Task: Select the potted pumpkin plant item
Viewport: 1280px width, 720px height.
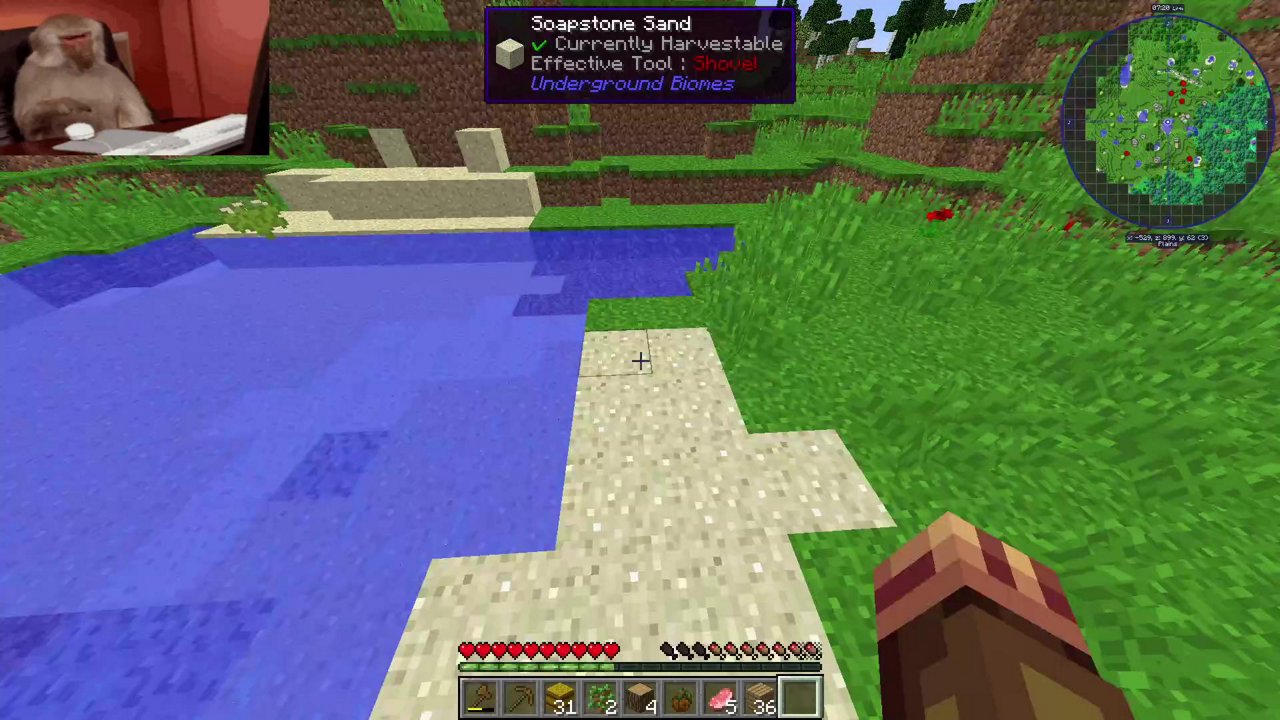Action: click(x=678, y=696)
